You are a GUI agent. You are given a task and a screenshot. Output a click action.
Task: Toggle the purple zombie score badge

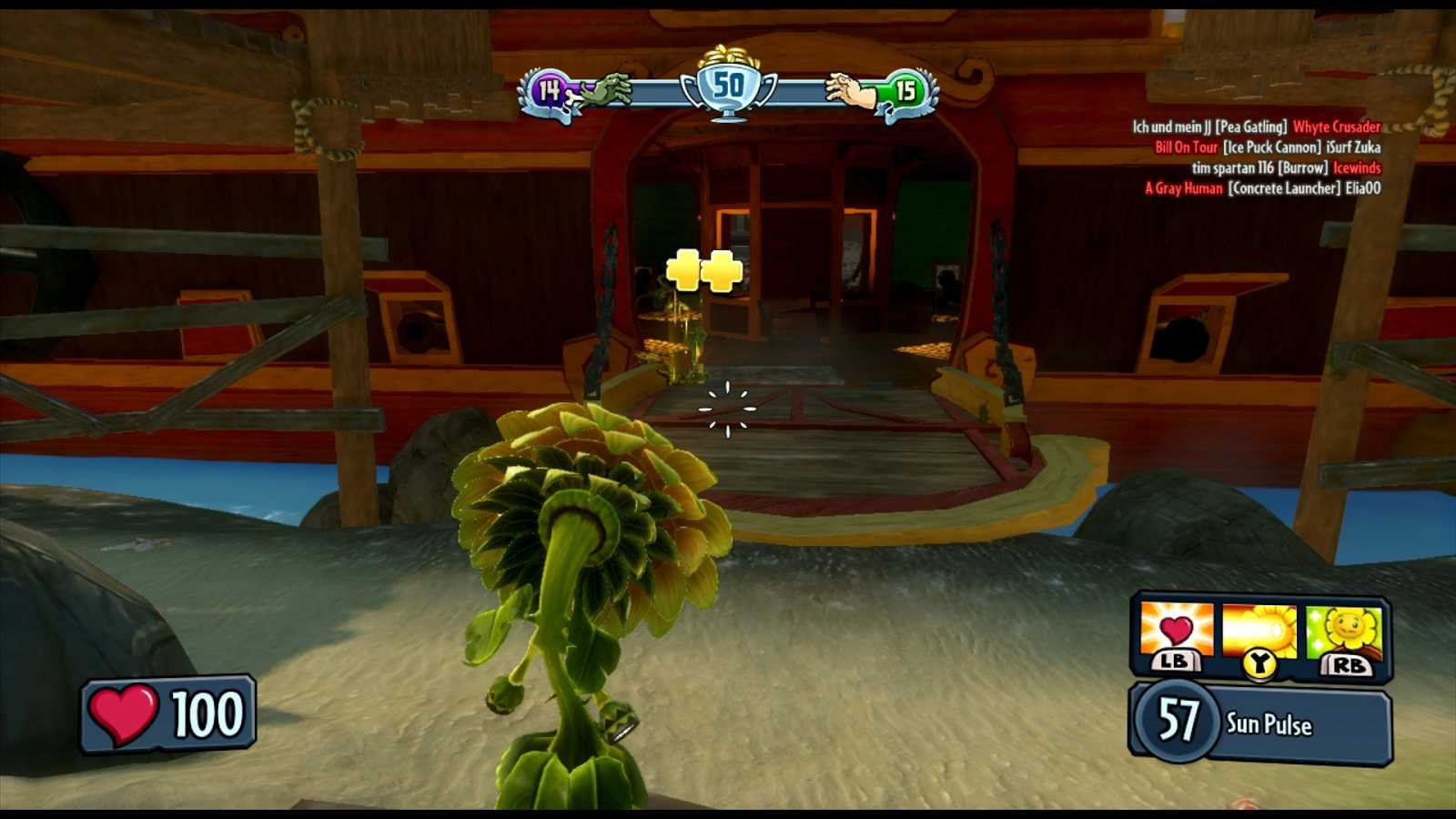point(550,89)
